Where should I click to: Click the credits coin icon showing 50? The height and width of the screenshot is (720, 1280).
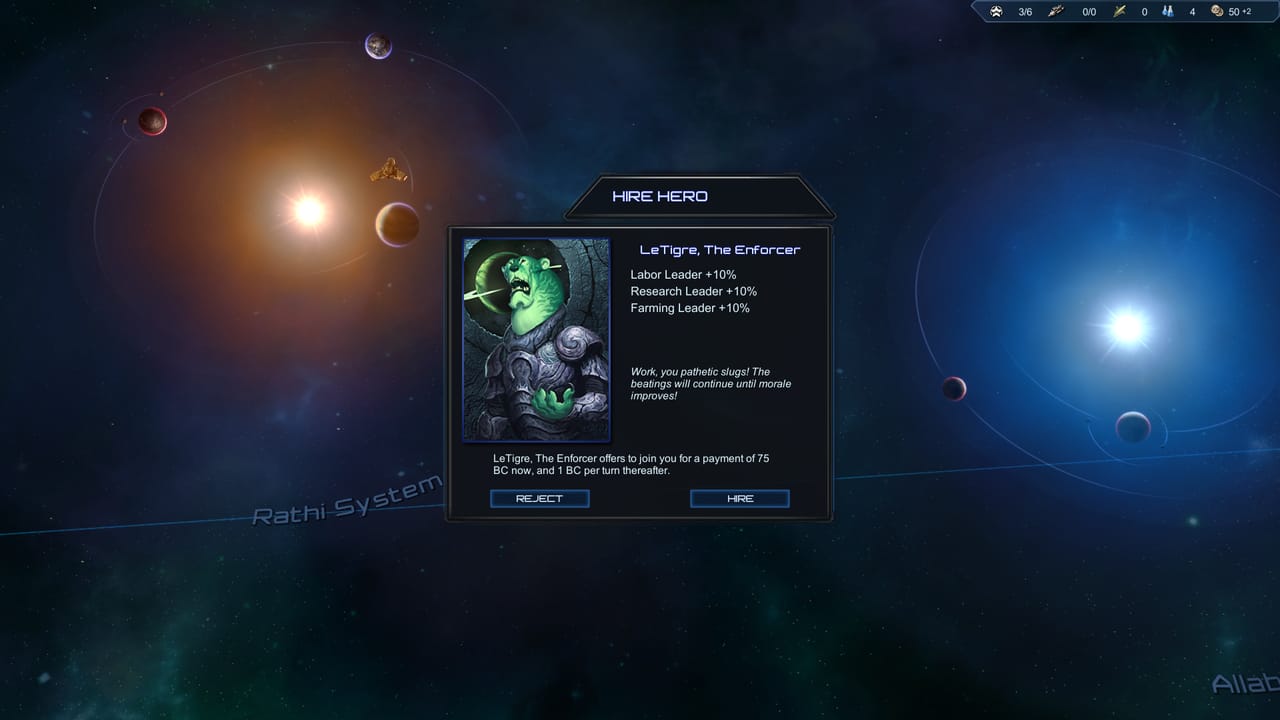click(1217, 11)
